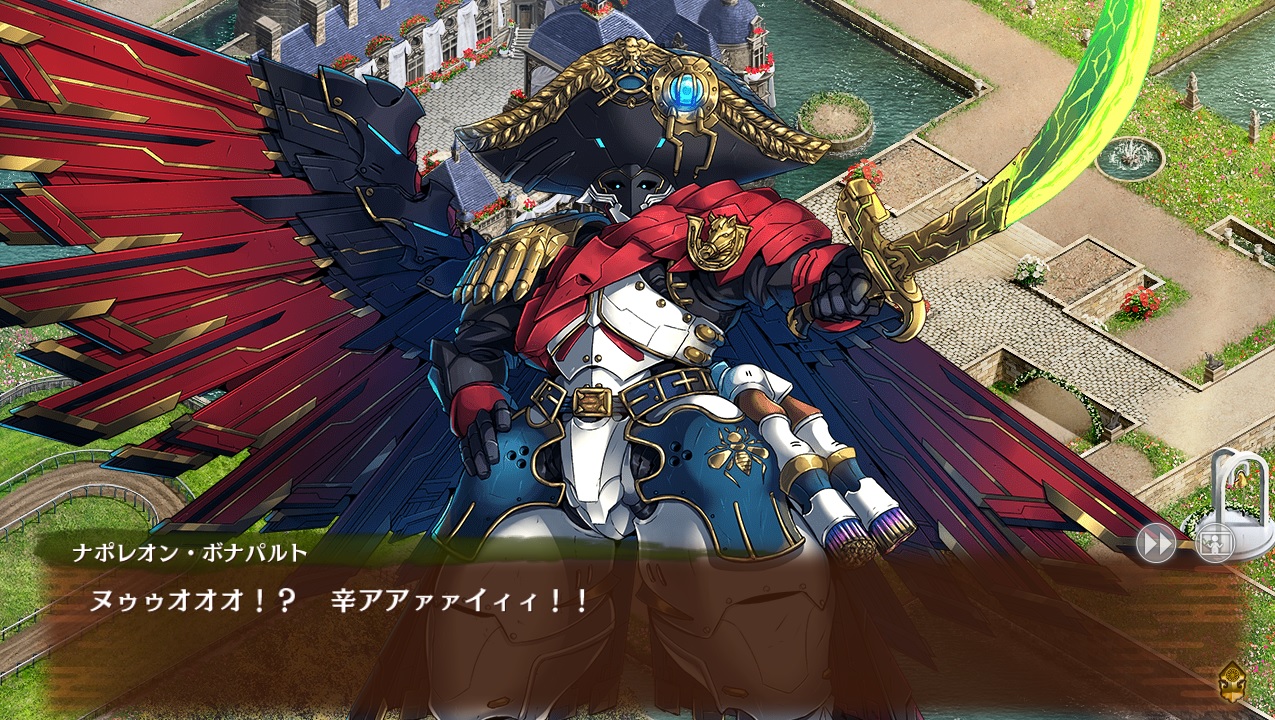Click the fast-forward skip button
This screenshot has height=720, width=1275.
point(1155,544)
